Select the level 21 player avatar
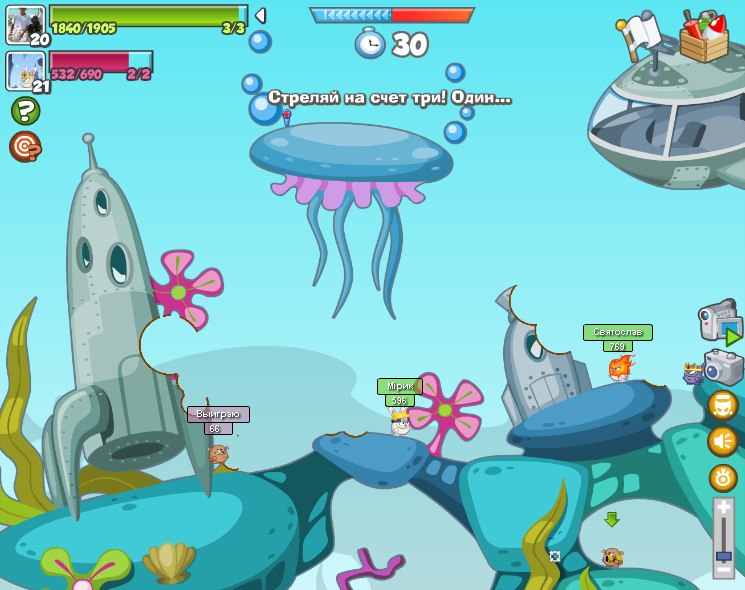Image resolution: width=745 pixels, height=590 pixels. tap(24, 70)
